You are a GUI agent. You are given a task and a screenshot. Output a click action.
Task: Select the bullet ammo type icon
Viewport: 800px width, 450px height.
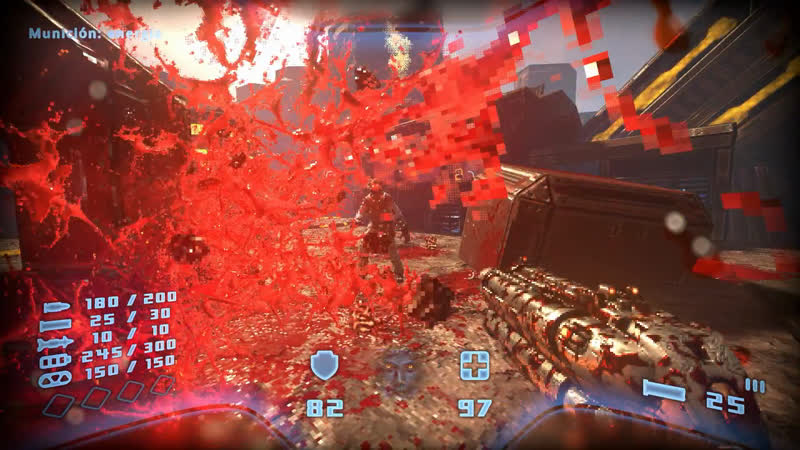(57, 308)
